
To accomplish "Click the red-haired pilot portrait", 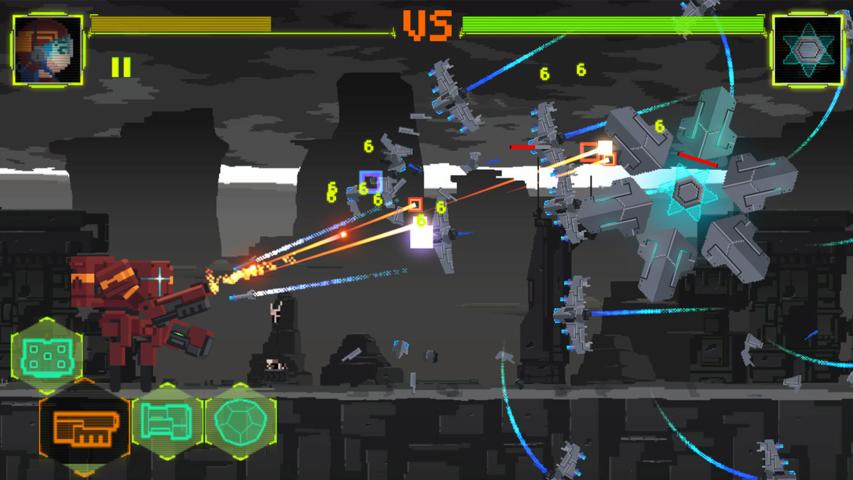I will click(x=47, y=49).
